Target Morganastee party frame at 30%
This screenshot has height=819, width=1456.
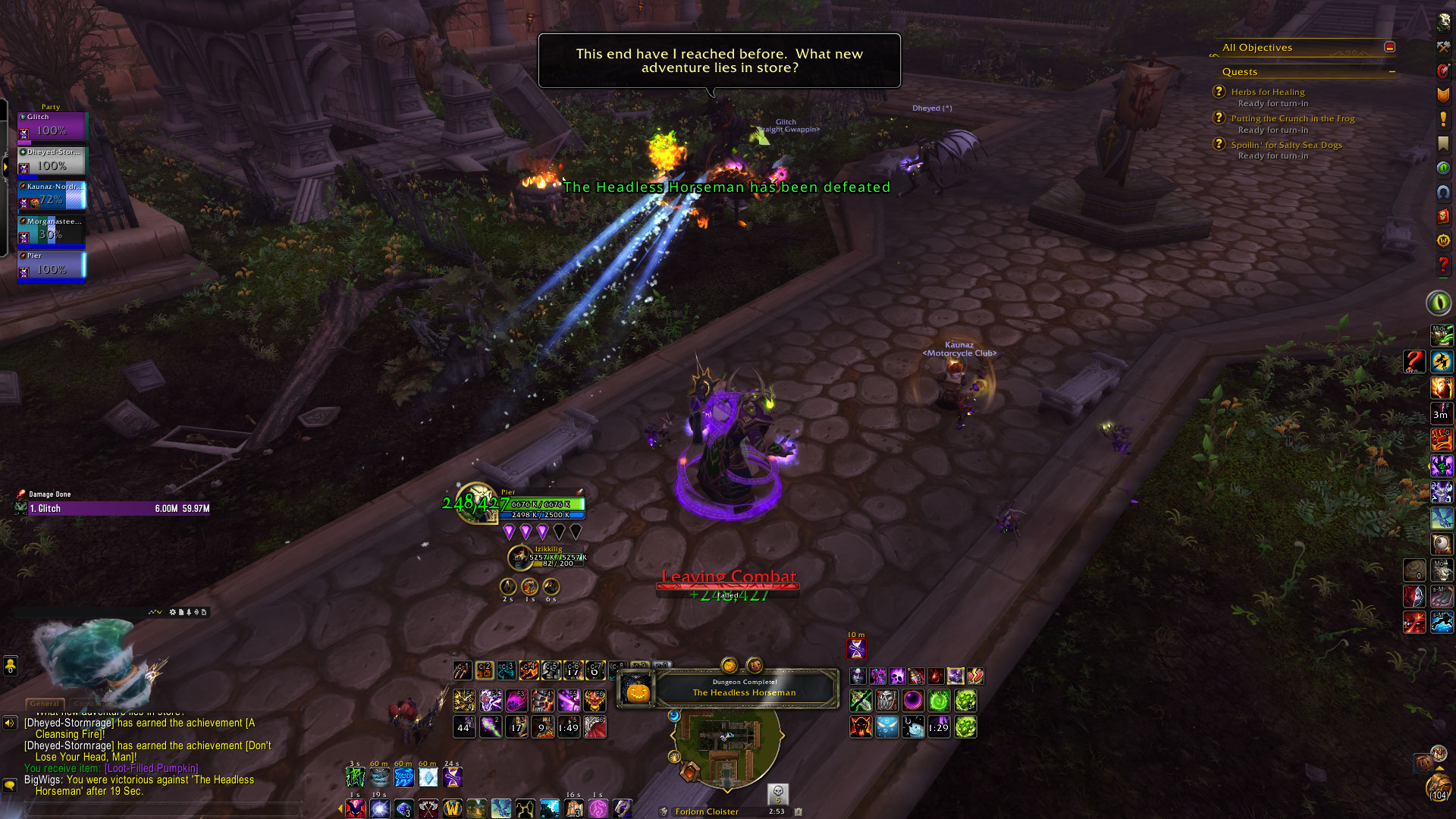tap(52, 231)
